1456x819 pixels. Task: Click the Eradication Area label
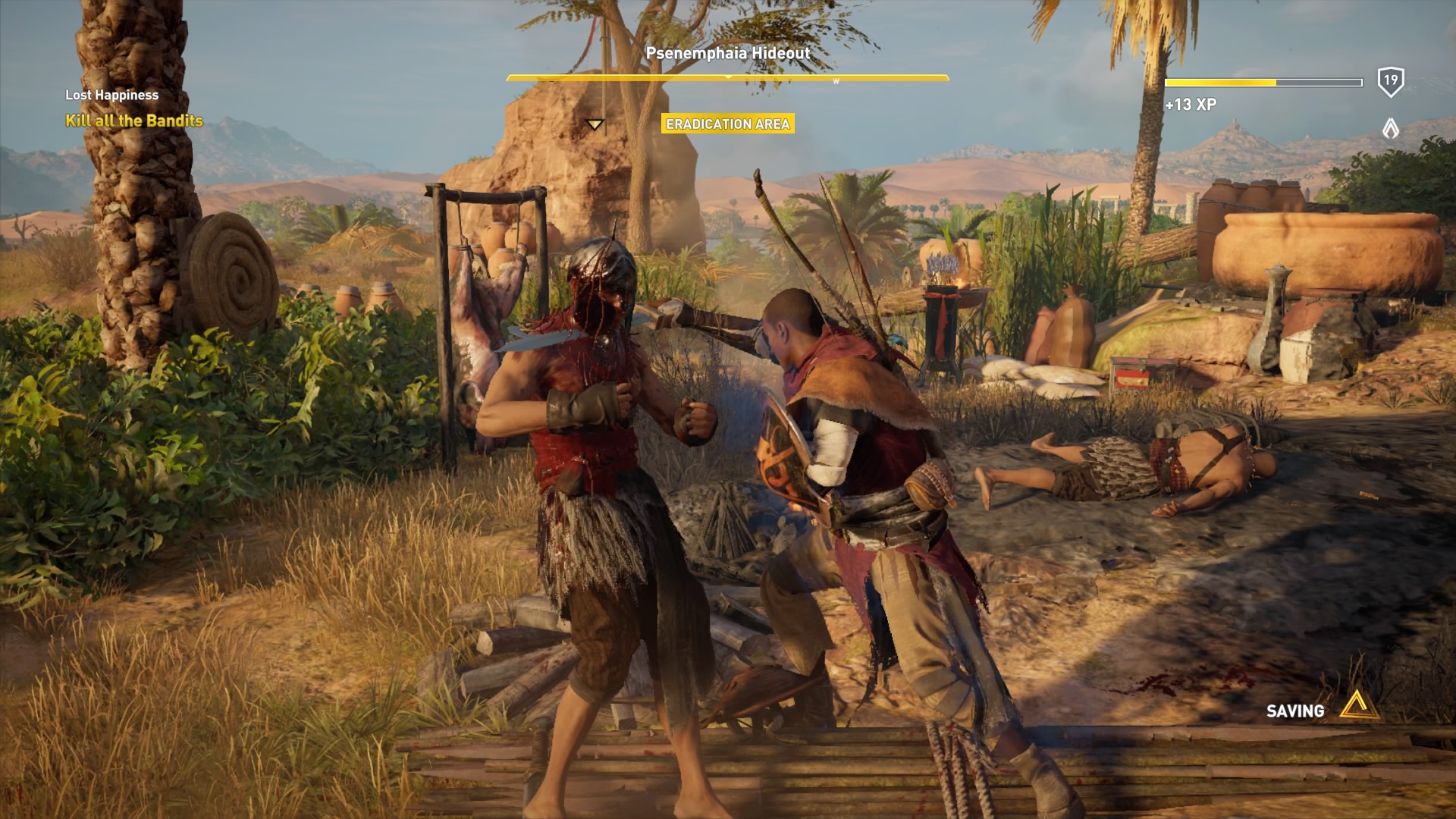727,124
